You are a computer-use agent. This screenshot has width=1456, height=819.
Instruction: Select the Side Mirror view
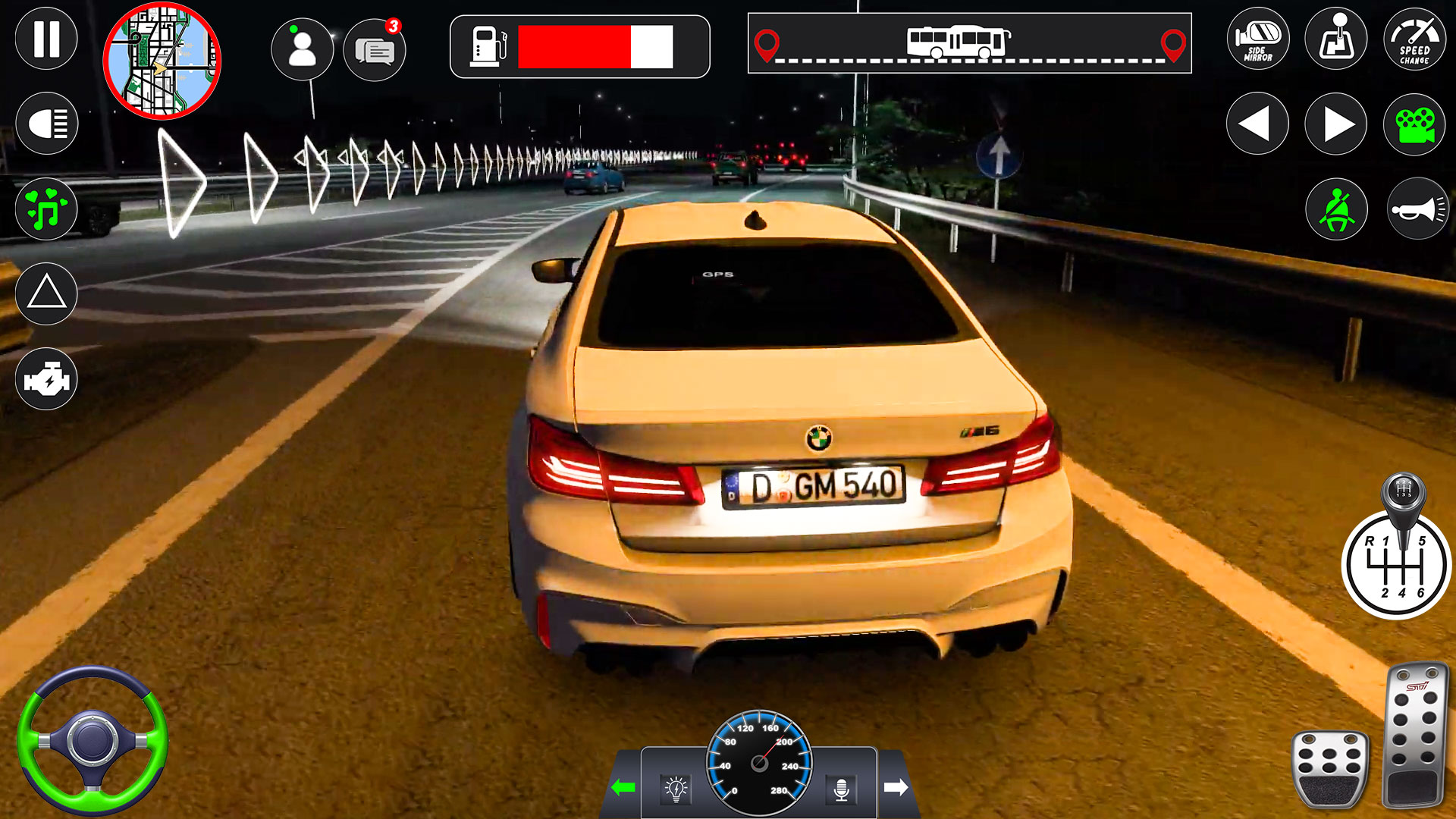click(1261, 39)
